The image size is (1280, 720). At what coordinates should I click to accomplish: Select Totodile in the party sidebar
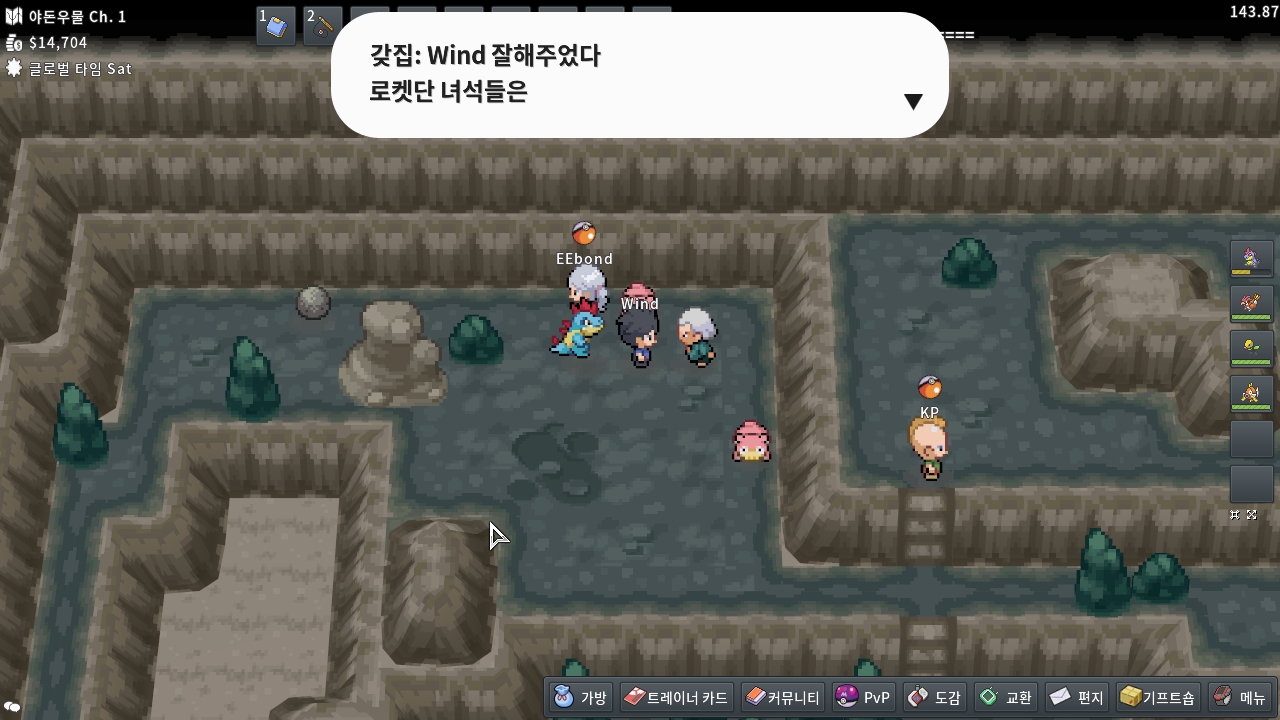(x=1251, y=259)
